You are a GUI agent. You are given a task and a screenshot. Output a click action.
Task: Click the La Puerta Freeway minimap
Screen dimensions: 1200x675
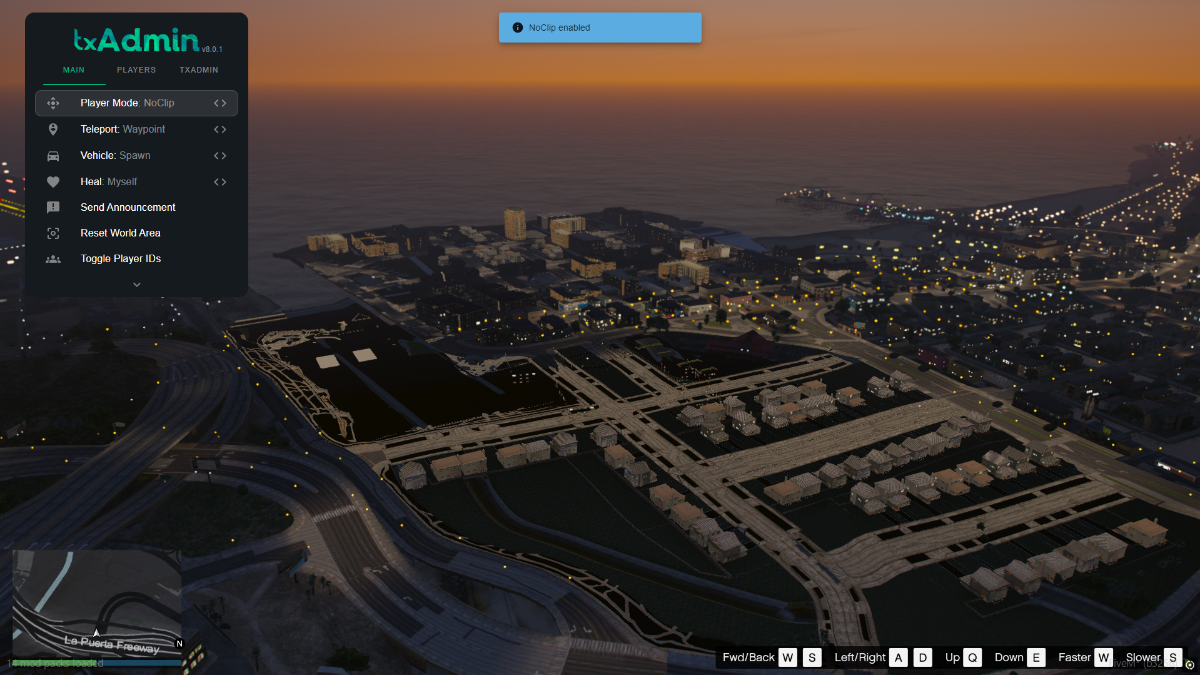97,601
